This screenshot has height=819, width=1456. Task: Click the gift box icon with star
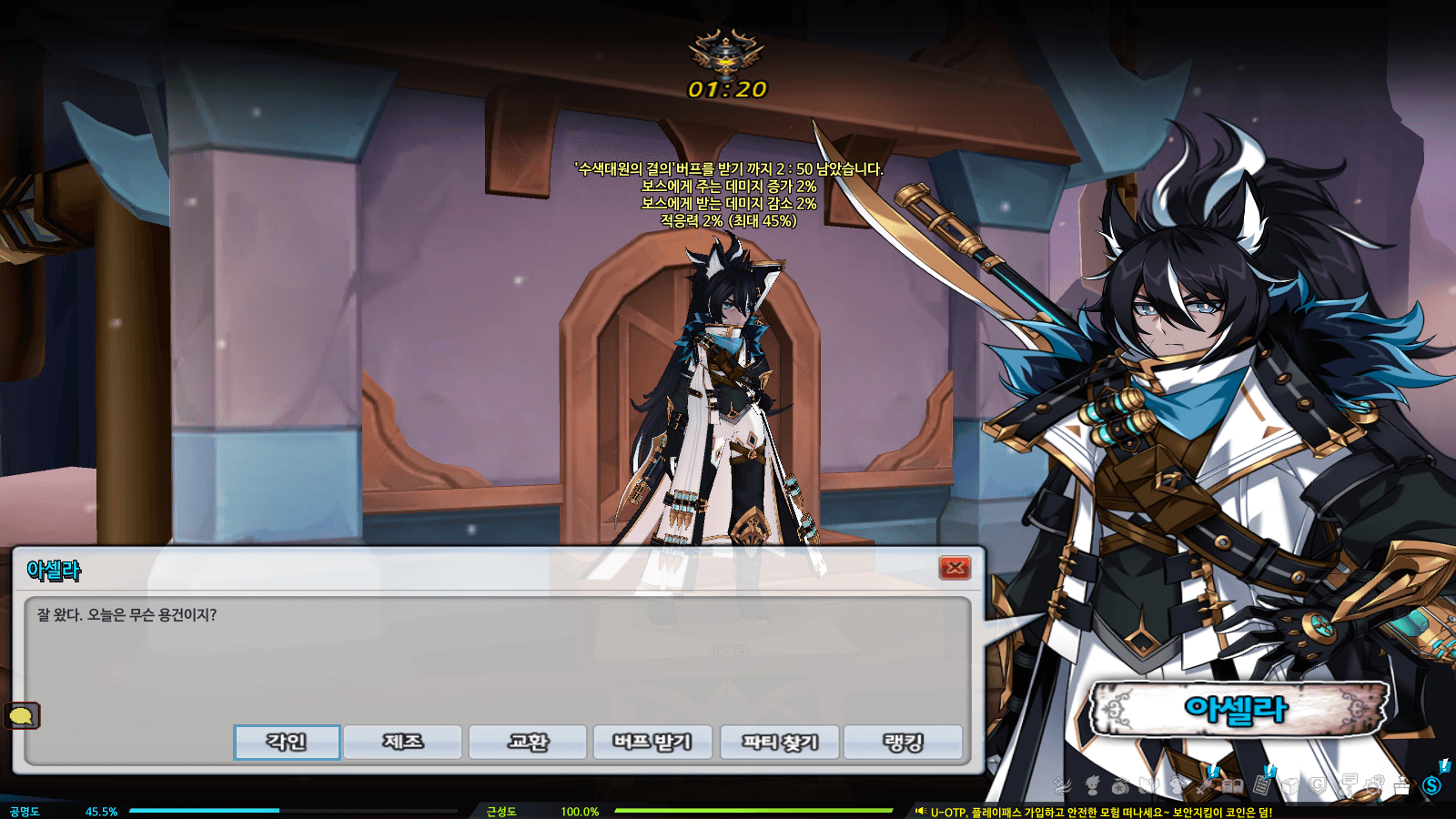[x=1402, y=784]
